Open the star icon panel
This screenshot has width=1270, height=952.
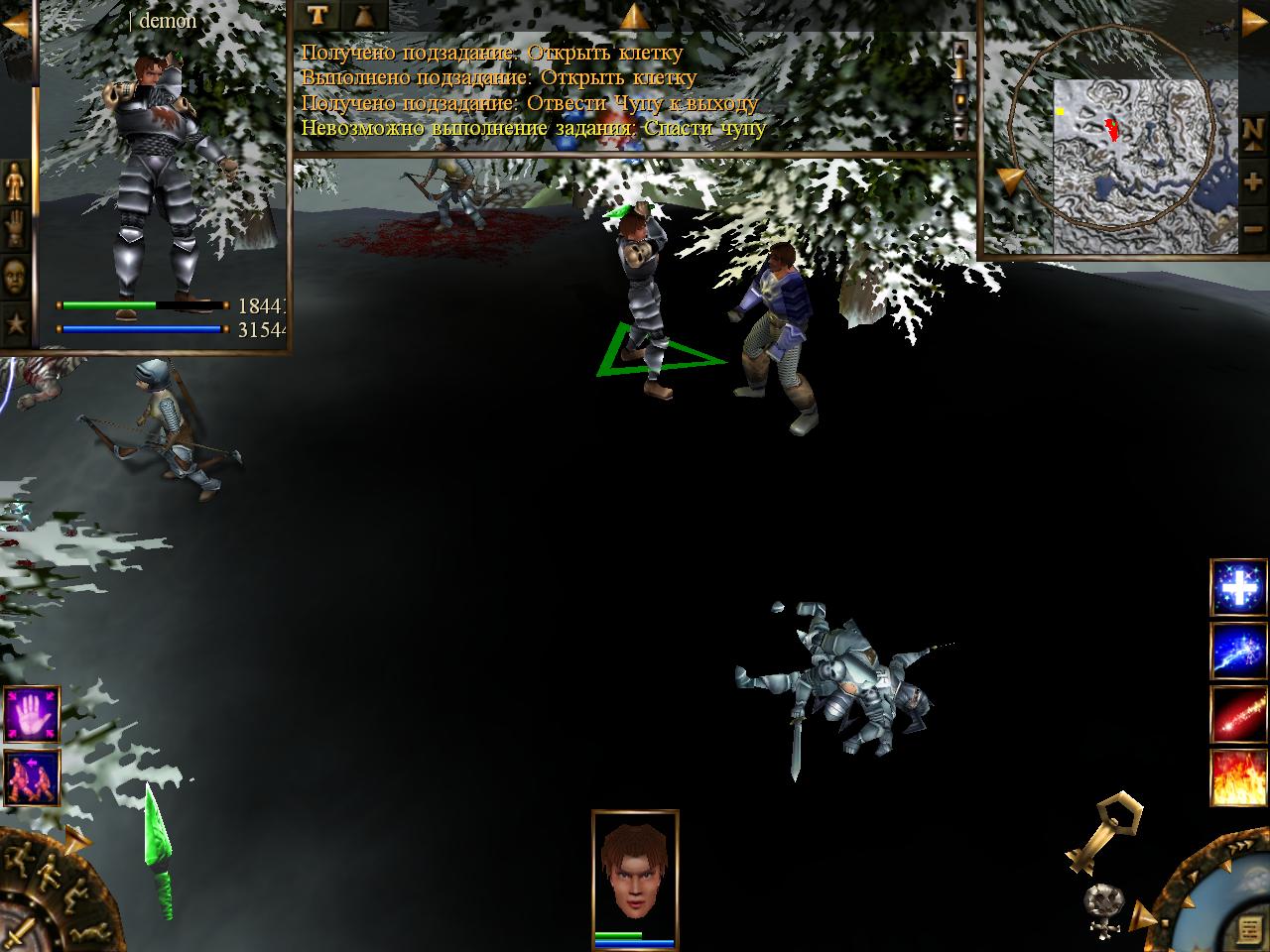coord(15,321)
